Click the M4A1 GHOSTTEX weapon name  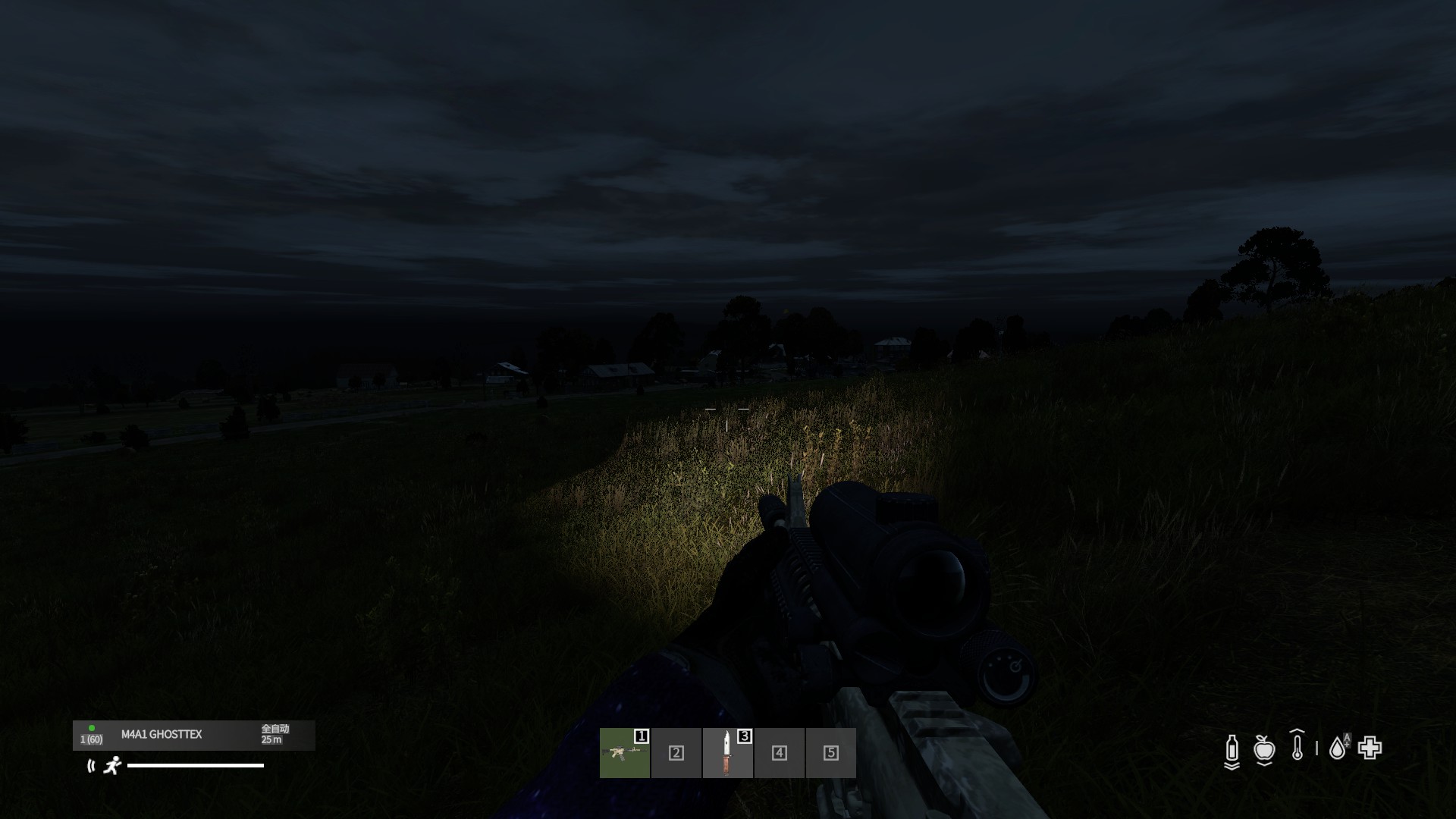click(162, 734)
